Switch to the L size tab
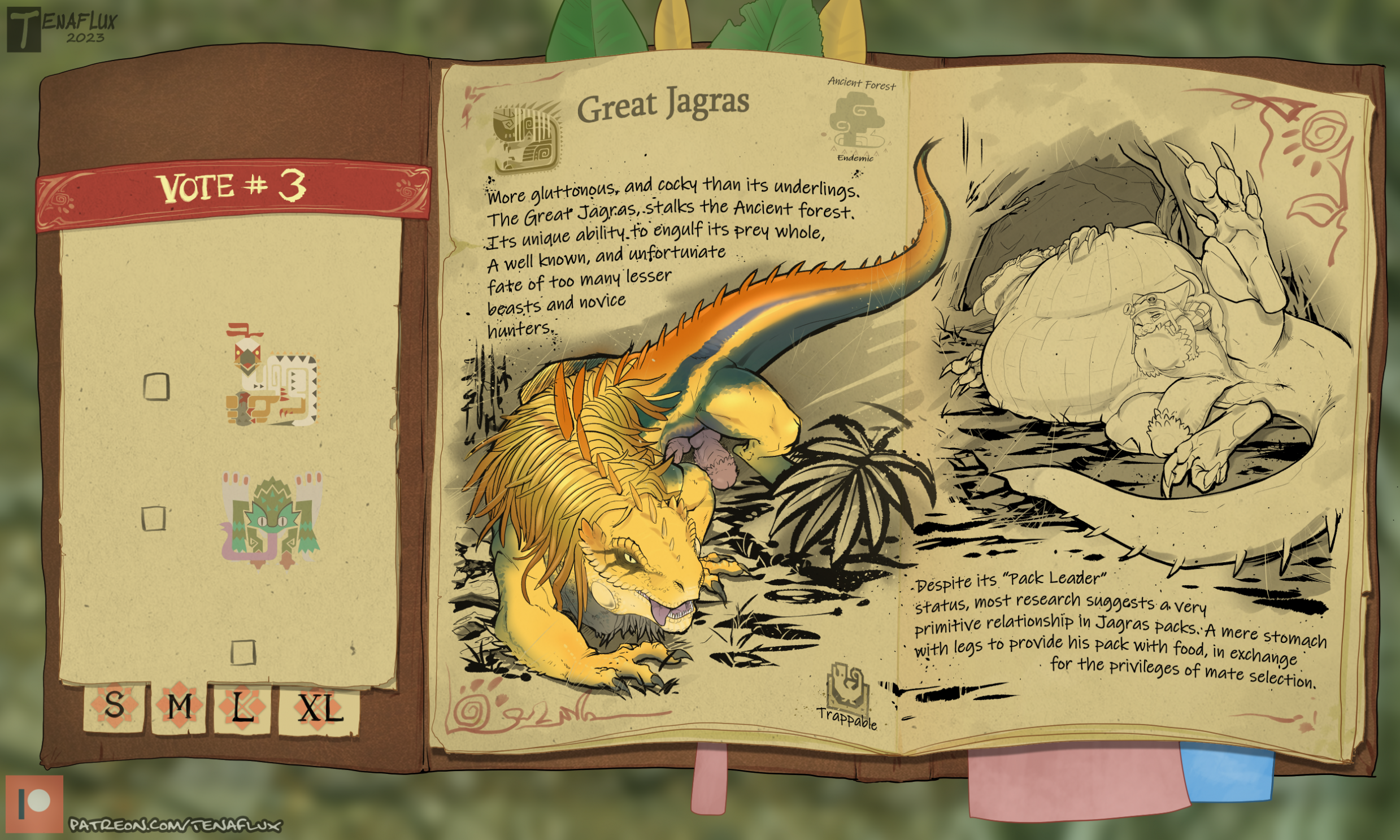 click(x=242, y=708)
